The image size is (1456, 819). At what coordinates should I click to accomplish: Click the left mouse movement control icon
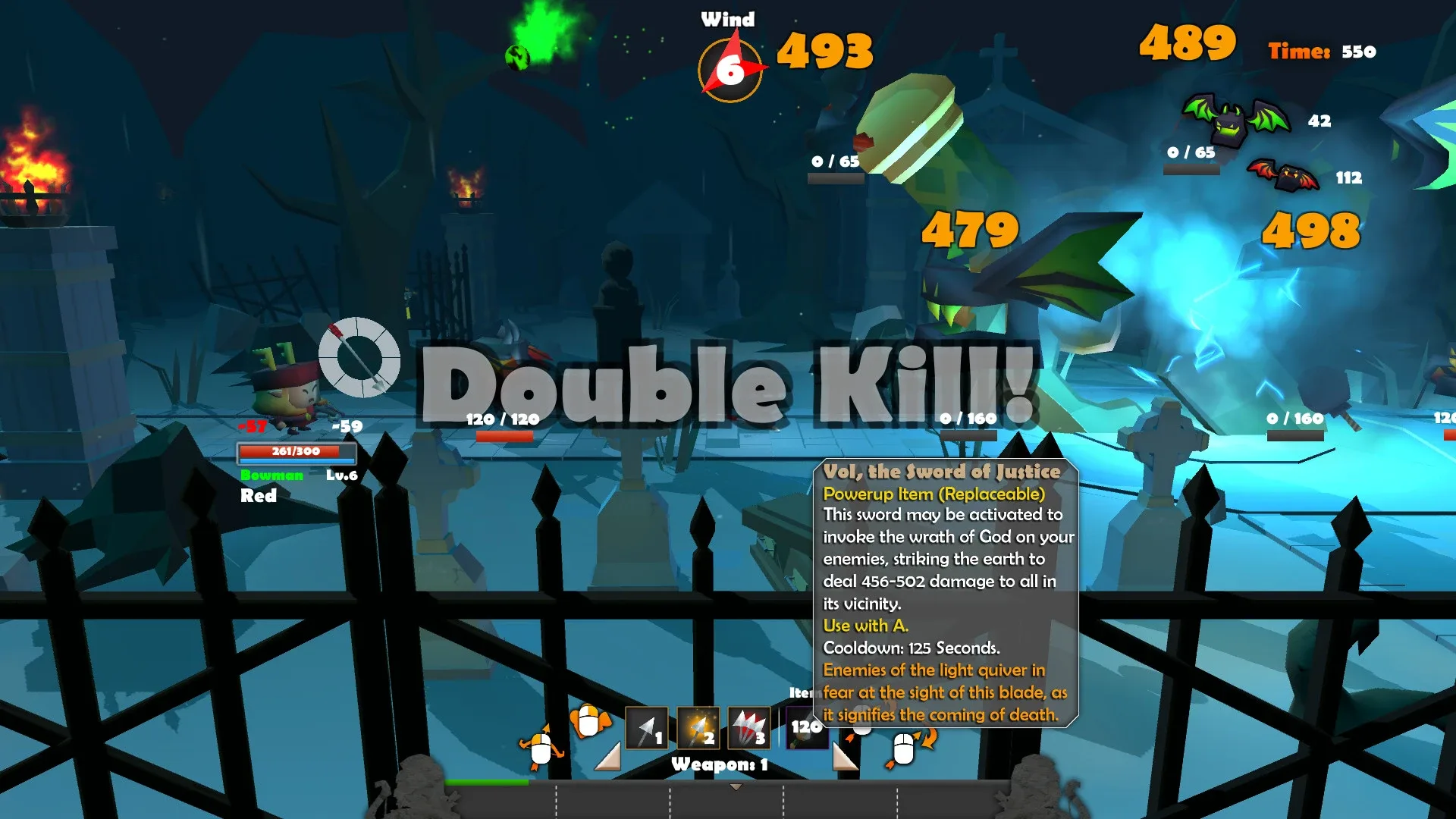[541, 747]
